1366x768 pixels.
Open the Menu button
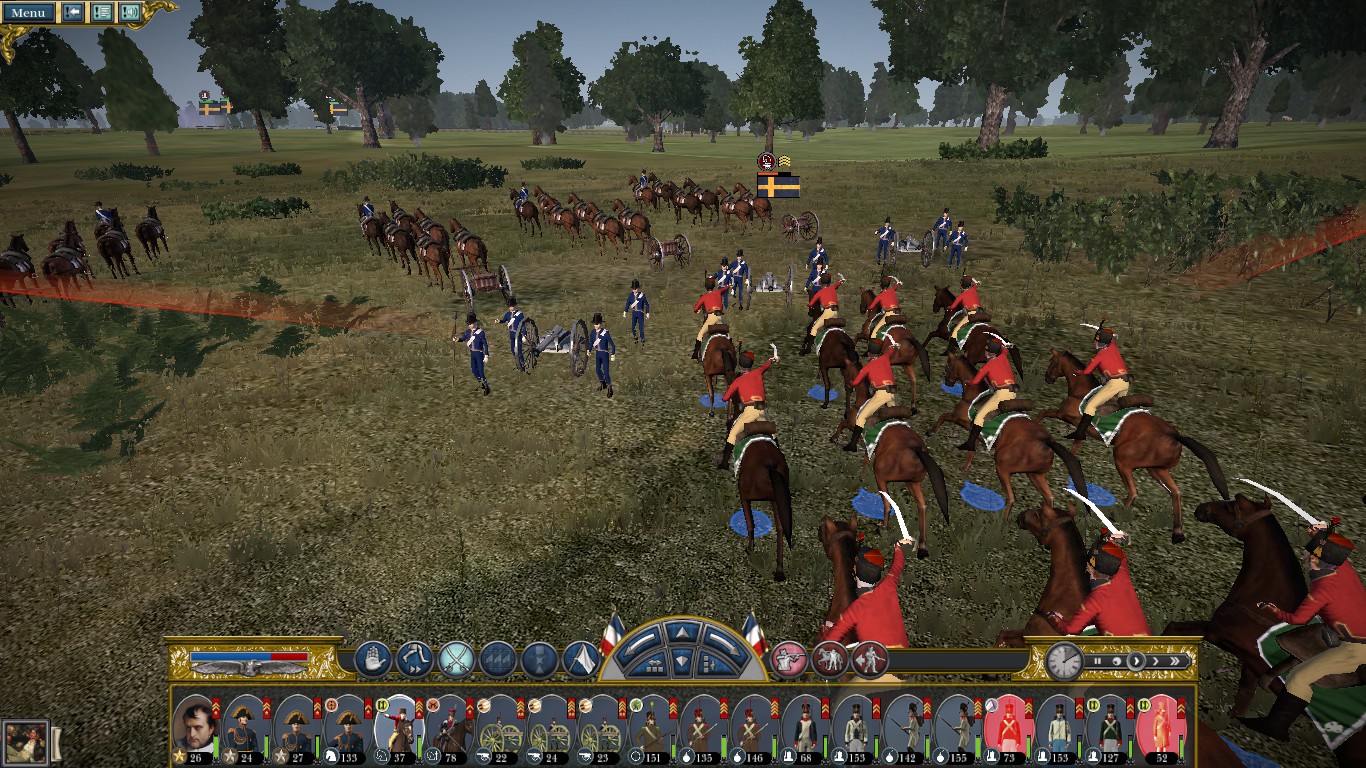tap(29, 13)
